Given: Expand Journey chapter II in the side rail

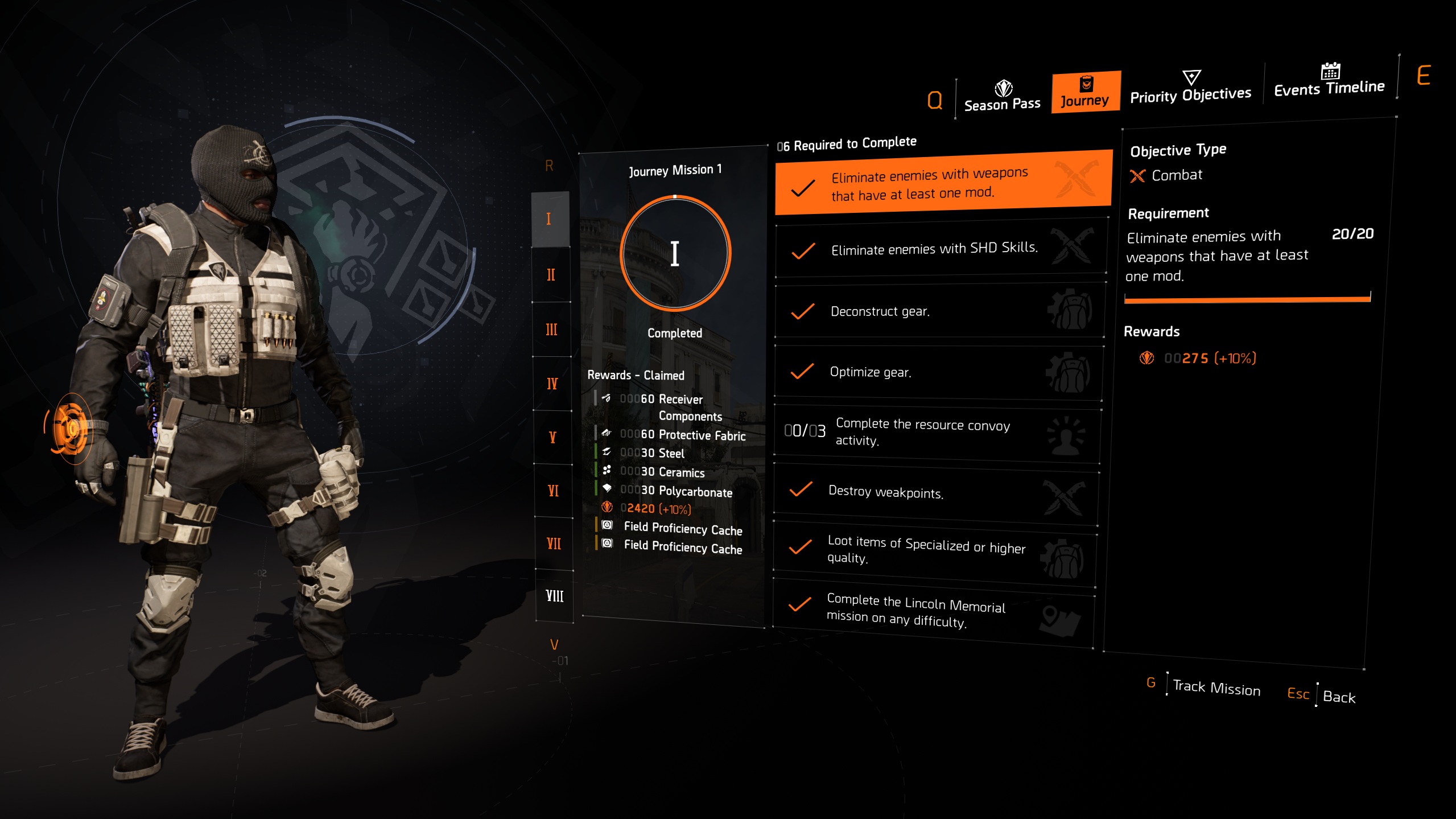Looking at the screenshot, I should [x=550, y=274].
